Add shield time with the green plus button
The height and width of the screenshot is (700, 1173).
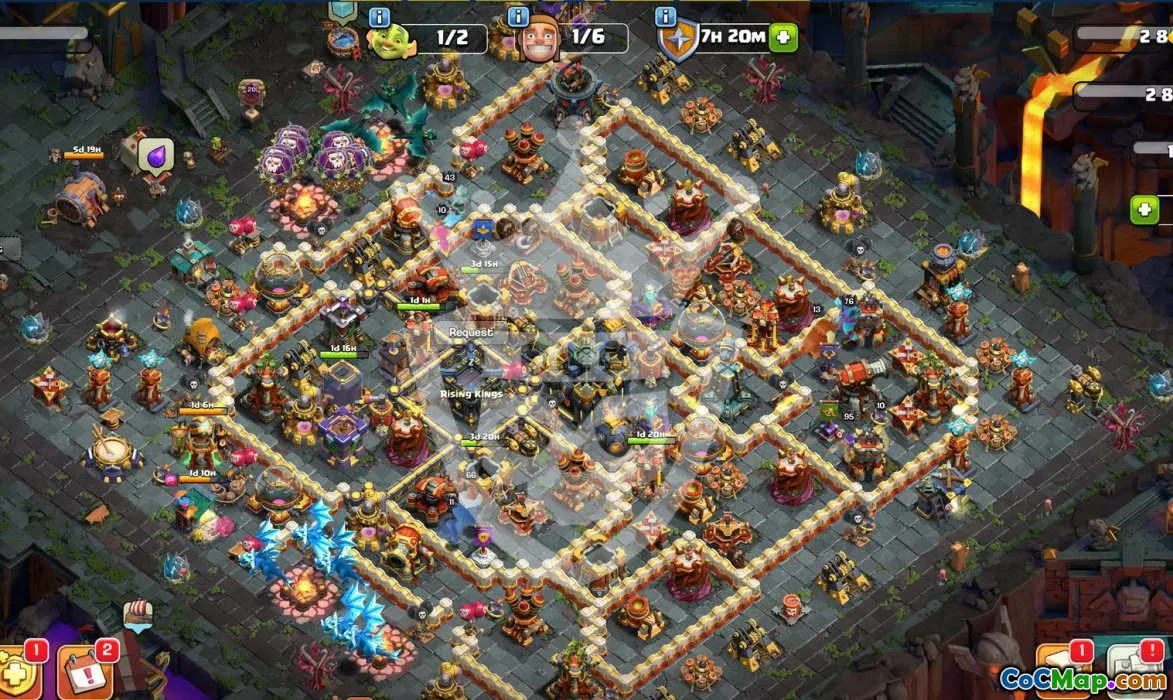click(x=783, y=38)
